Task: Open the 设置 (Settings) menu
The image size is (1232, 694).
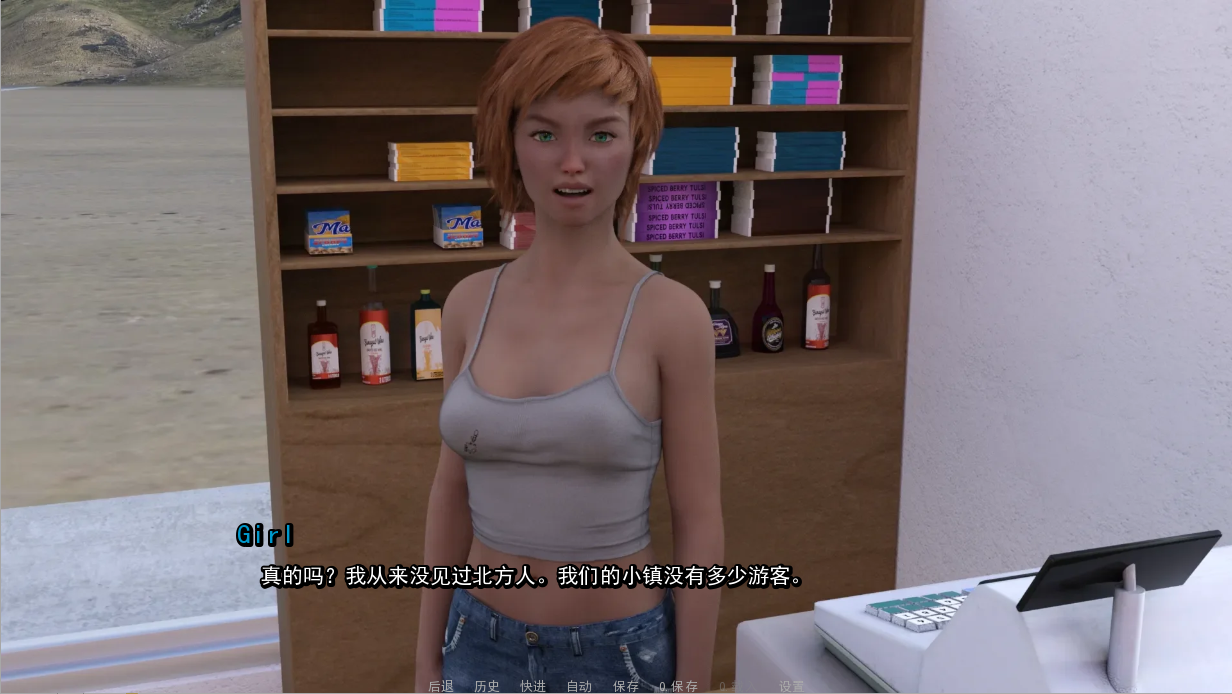Action: click(791, 686)
